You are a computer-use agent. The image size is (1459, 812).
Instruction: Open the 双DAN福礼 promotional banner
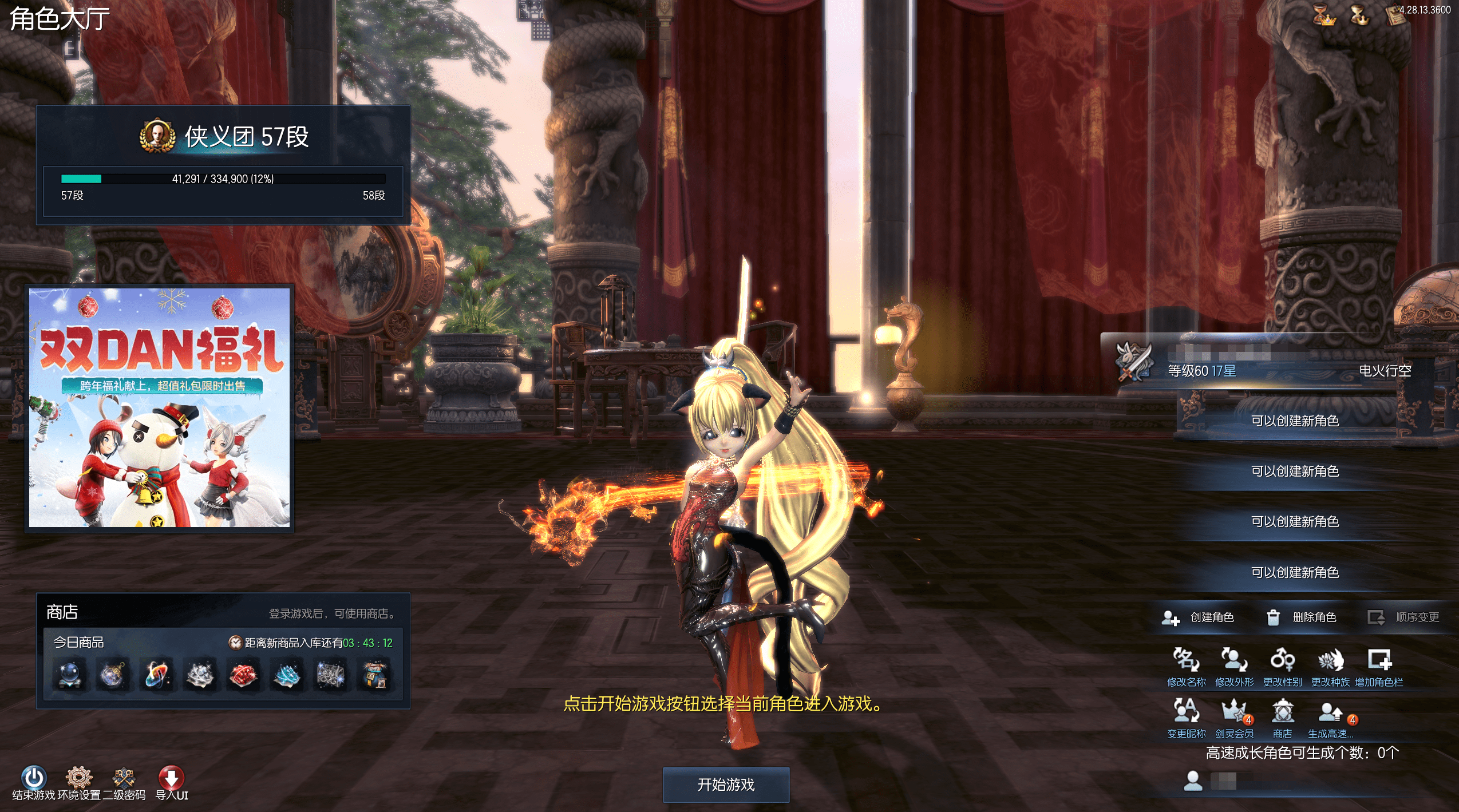[x=160, y=407]
